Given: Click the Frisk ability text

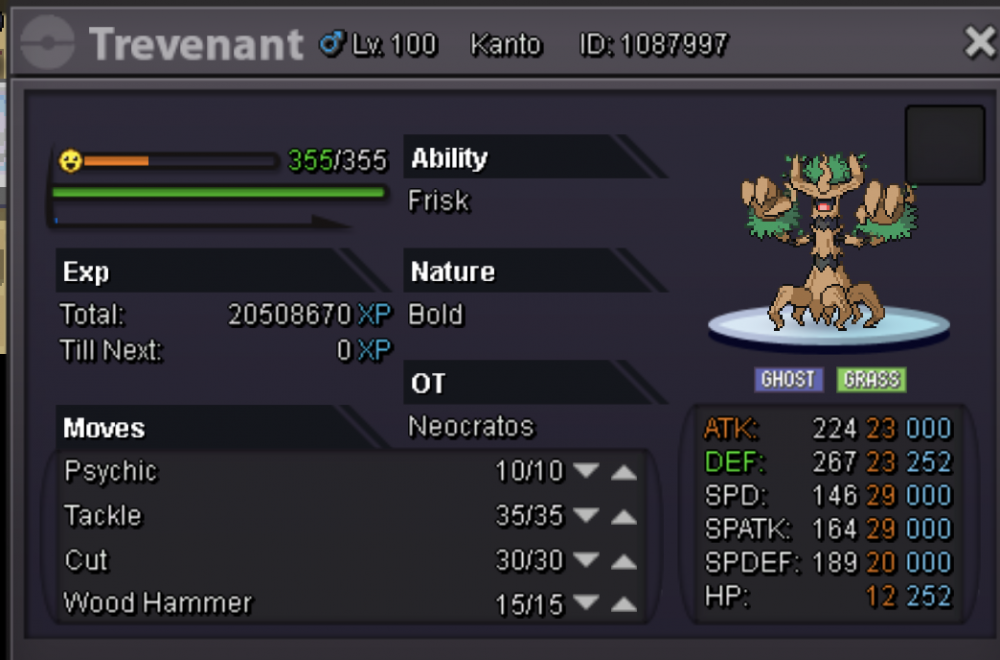Looking at the screenshot, I should [x=438, y=201].
